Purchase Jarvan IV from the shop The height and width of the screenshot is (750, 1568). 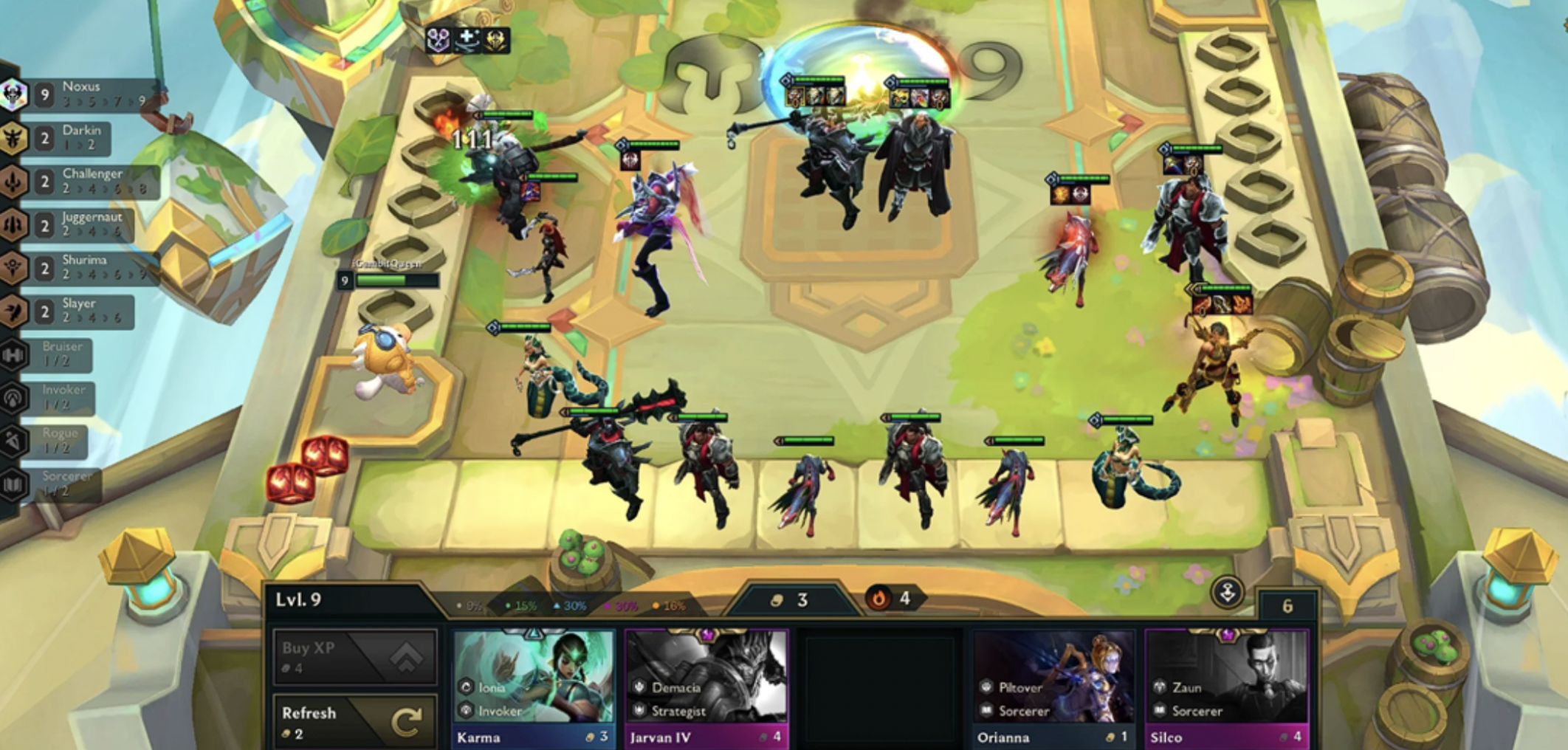pos(706,688)
